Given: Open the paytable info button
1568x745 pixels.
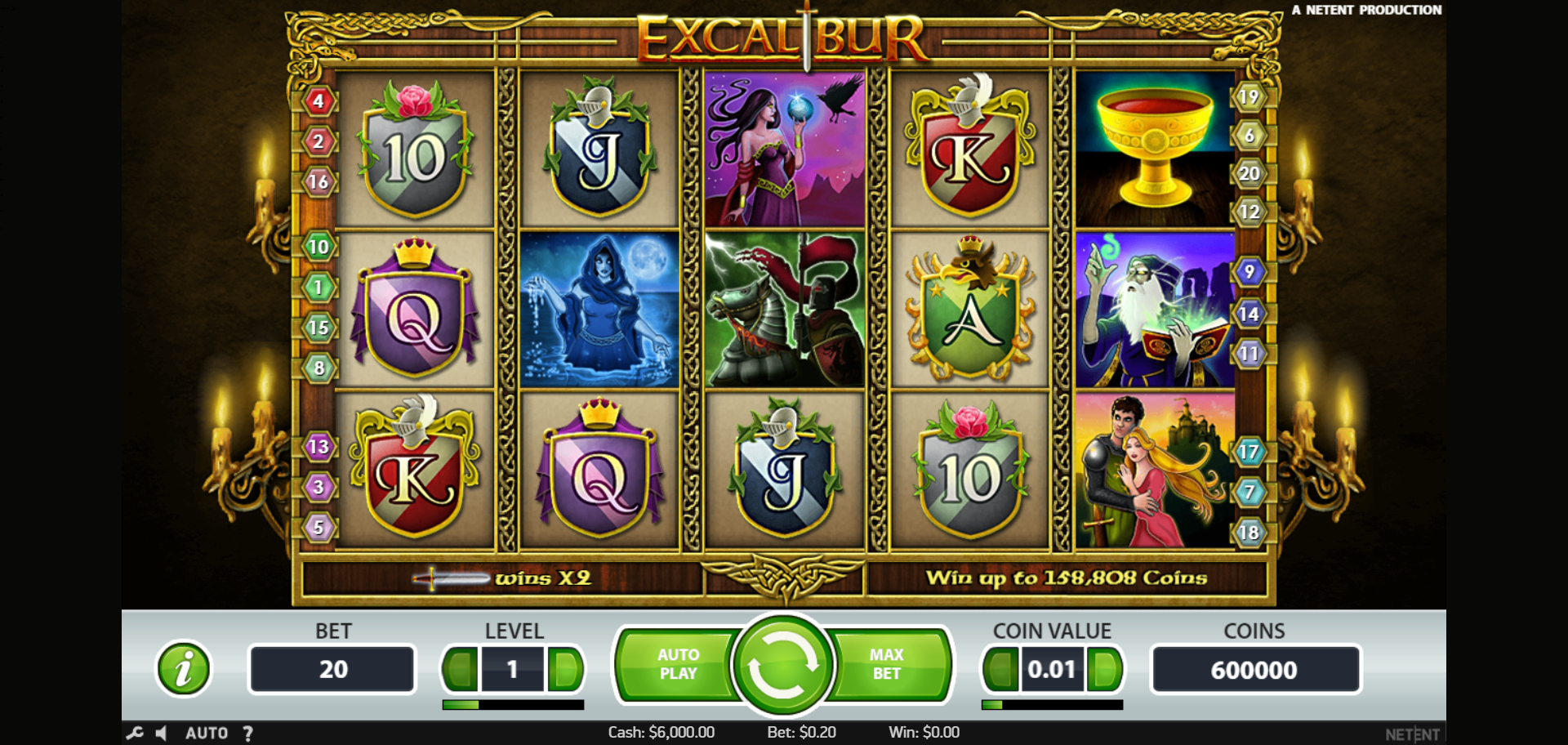Looking at the screenshot, I should point(184,668).
